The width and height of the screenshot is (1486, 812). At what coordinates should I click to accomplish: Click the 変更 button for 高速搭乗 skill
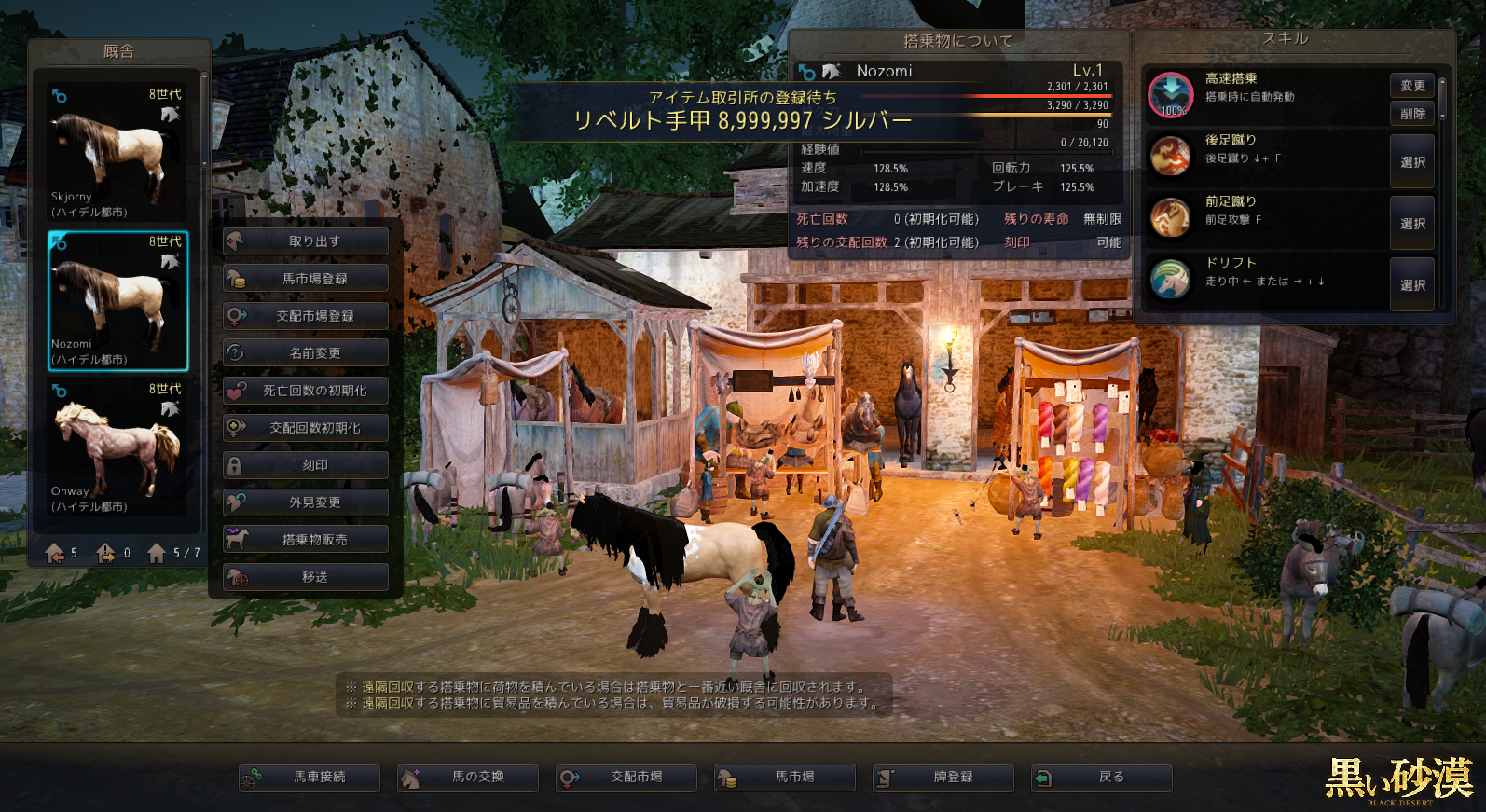click(x=1411, y=86)
